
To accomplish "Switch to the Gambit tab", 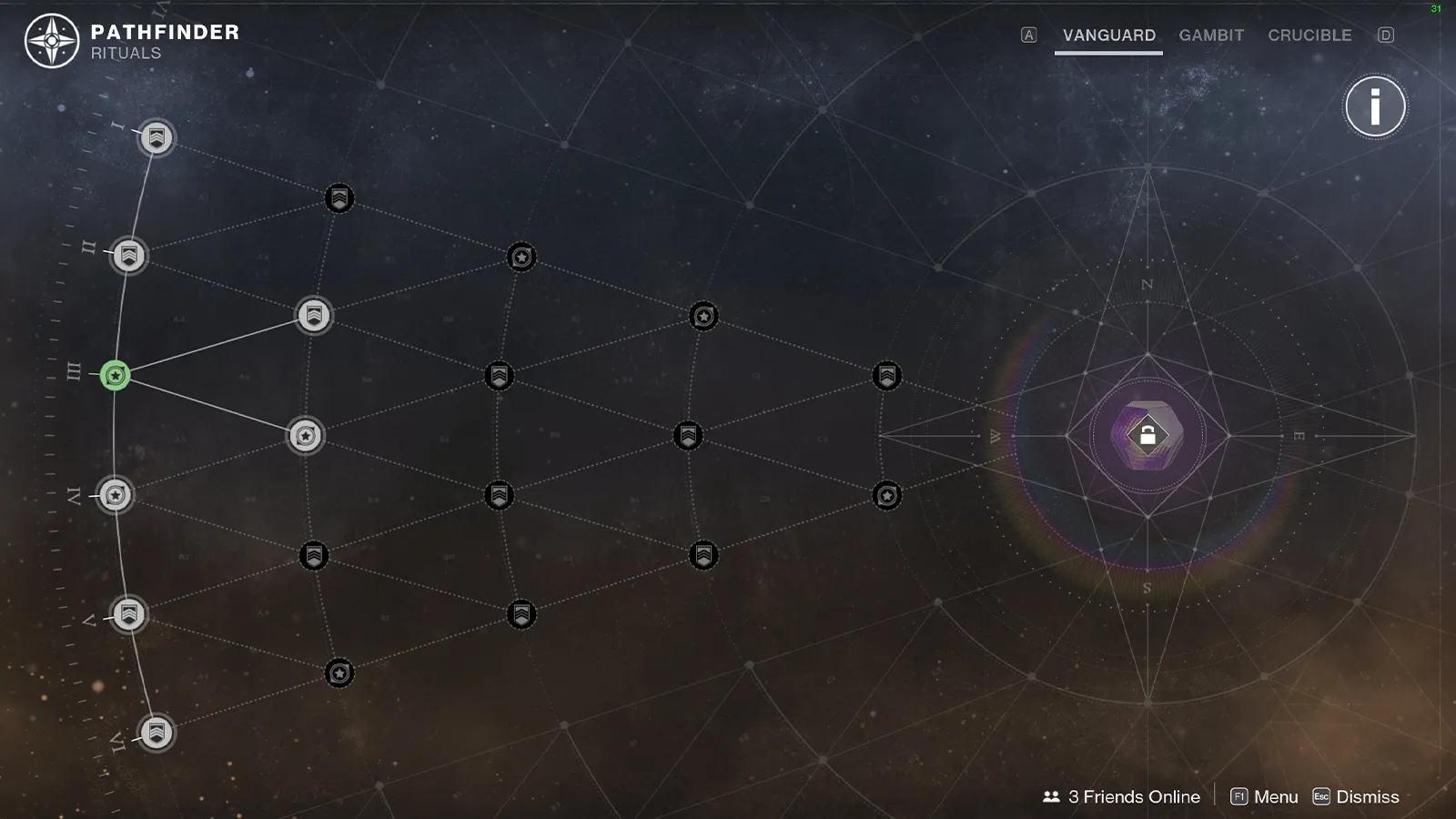I will click(x=1211, y=35).
